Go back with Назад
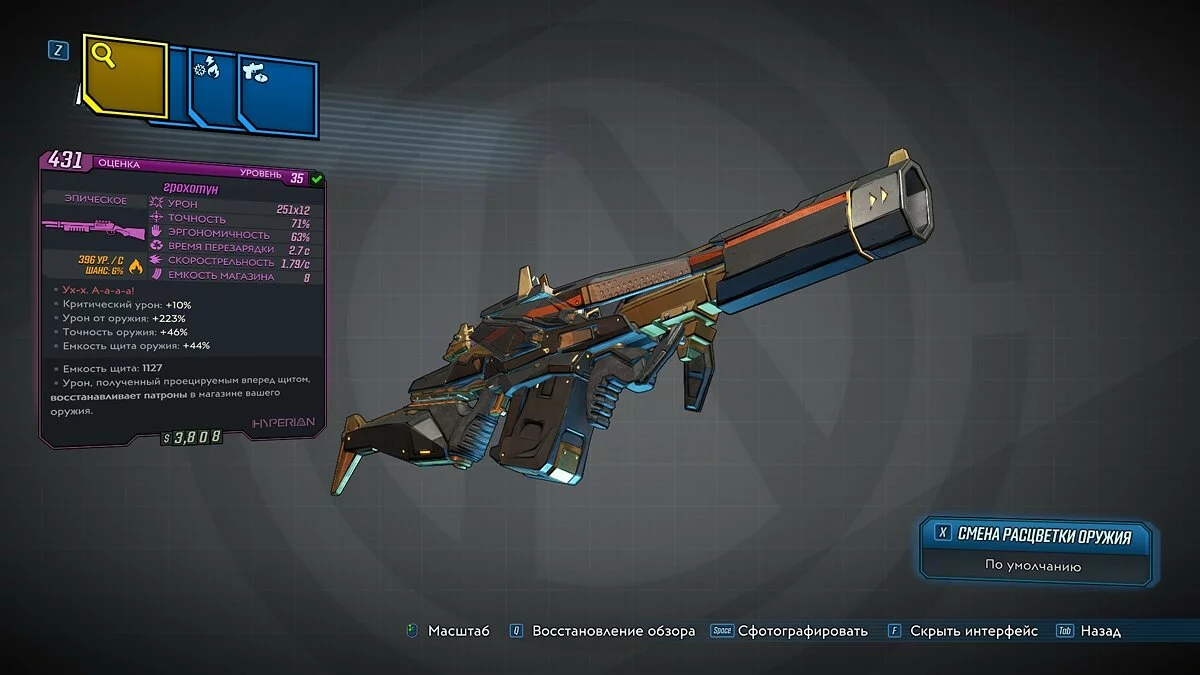Viewport: 1200px width, 675px height. [x=1100, y=631]
